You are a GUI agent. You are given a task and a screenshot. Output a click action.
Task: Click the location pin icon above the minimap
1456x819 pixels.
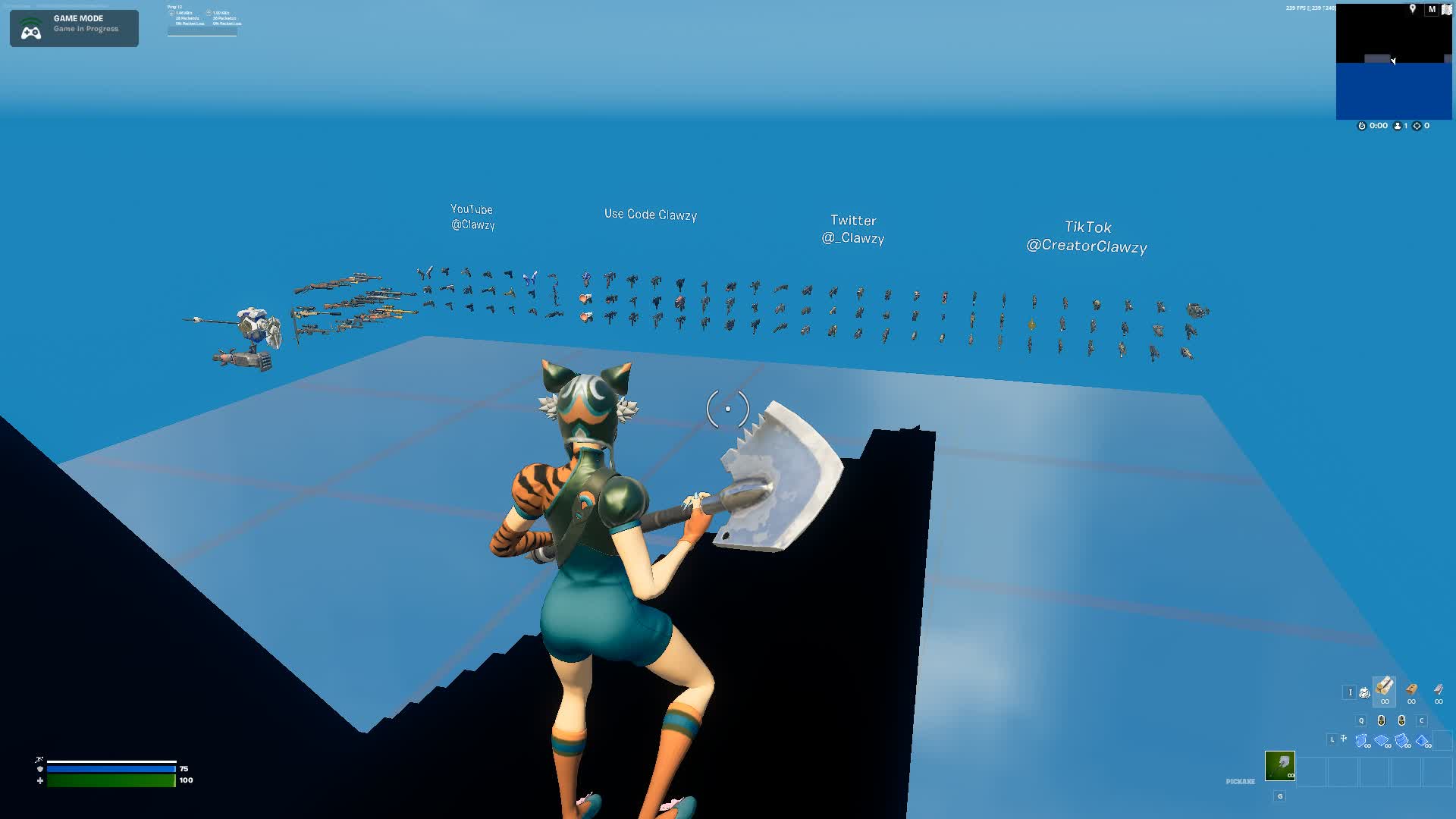[1413, 9]
